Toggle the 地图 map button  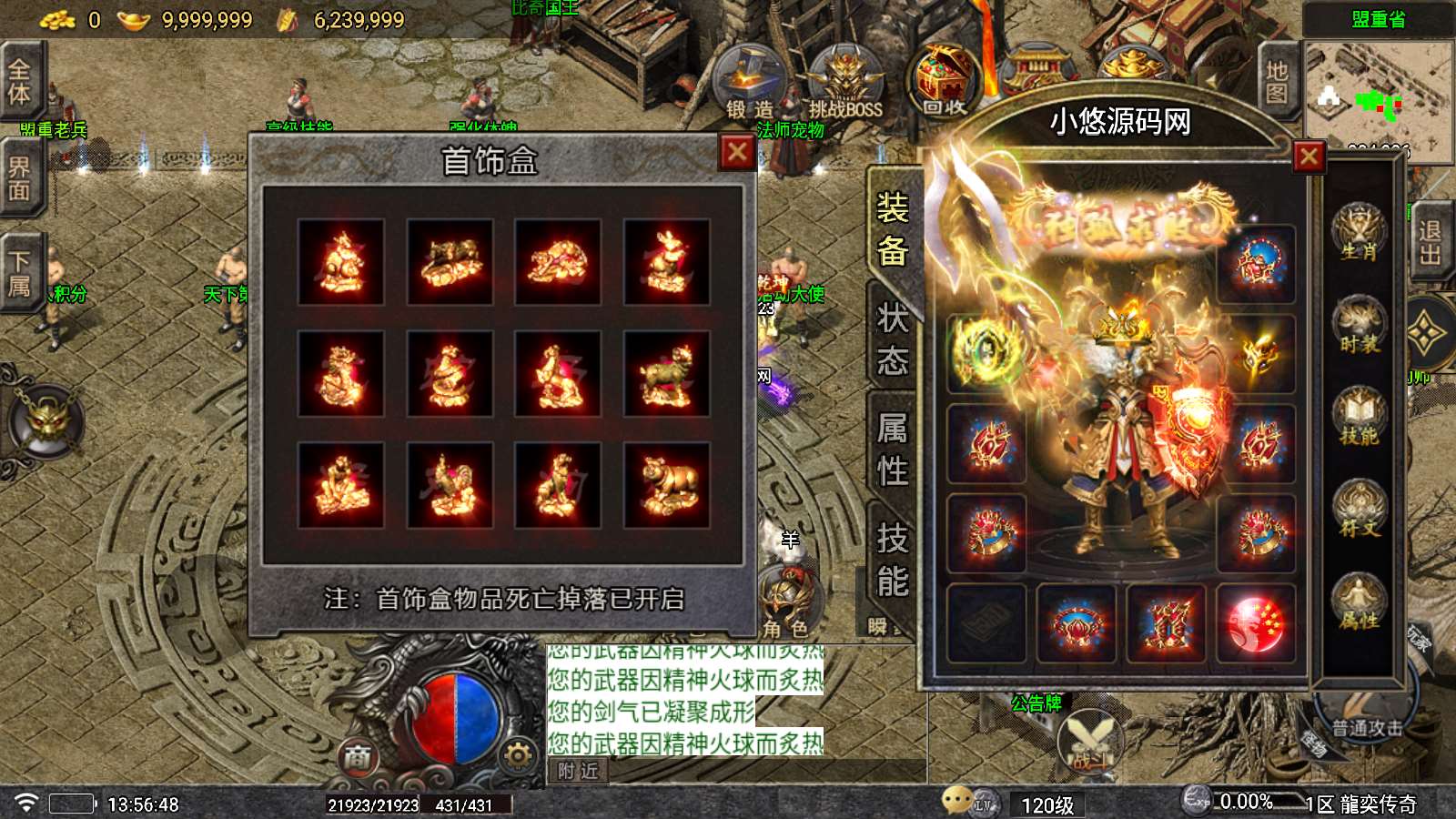[x=1277, y=82]
